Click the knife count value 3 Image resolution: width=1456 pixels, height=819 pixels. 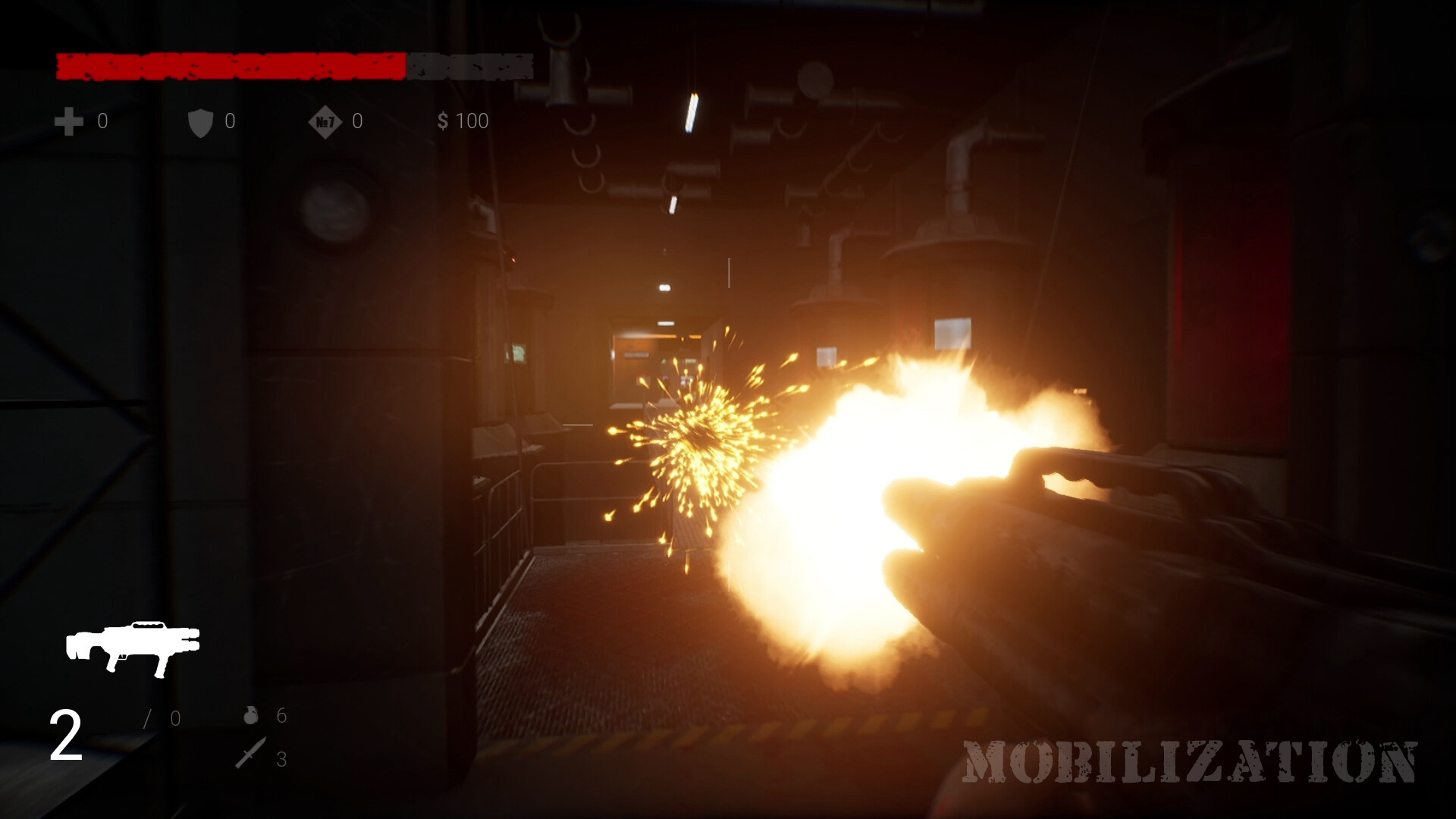pos(281,760)
